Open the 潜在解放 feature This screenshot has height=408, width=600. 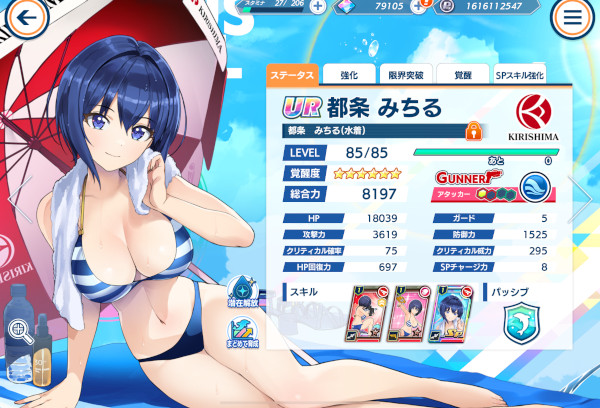(243, 293)
